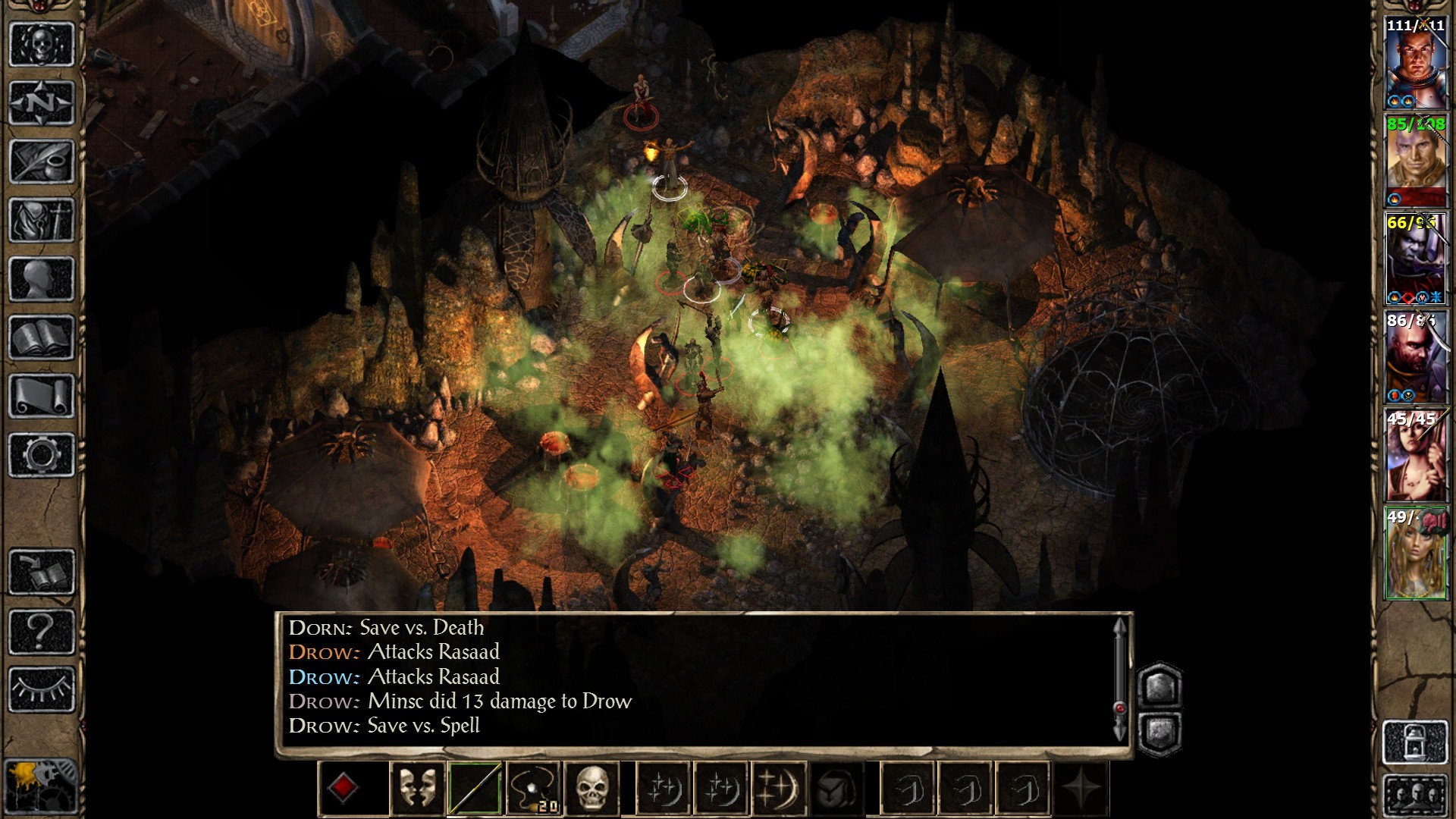Open the options gear menu
Screen dimensions: 1456x819
point(42,455)
